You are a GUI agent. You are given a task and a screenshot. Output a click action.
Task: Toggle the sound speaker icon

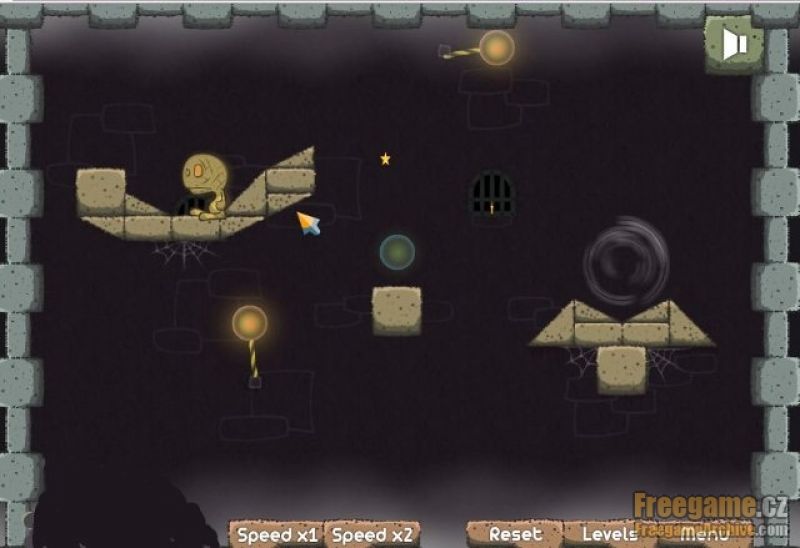(735, 43)
